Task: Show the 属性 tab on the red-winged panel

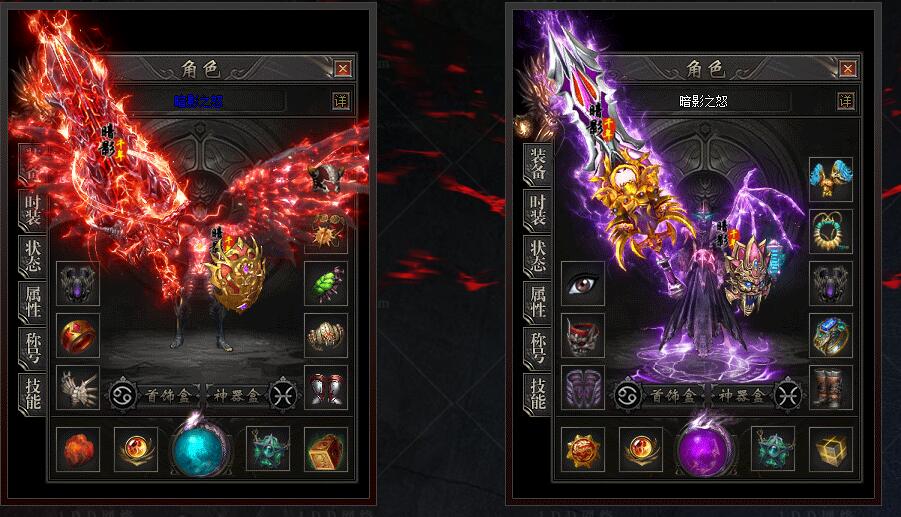Action: [x=32, y=301]
